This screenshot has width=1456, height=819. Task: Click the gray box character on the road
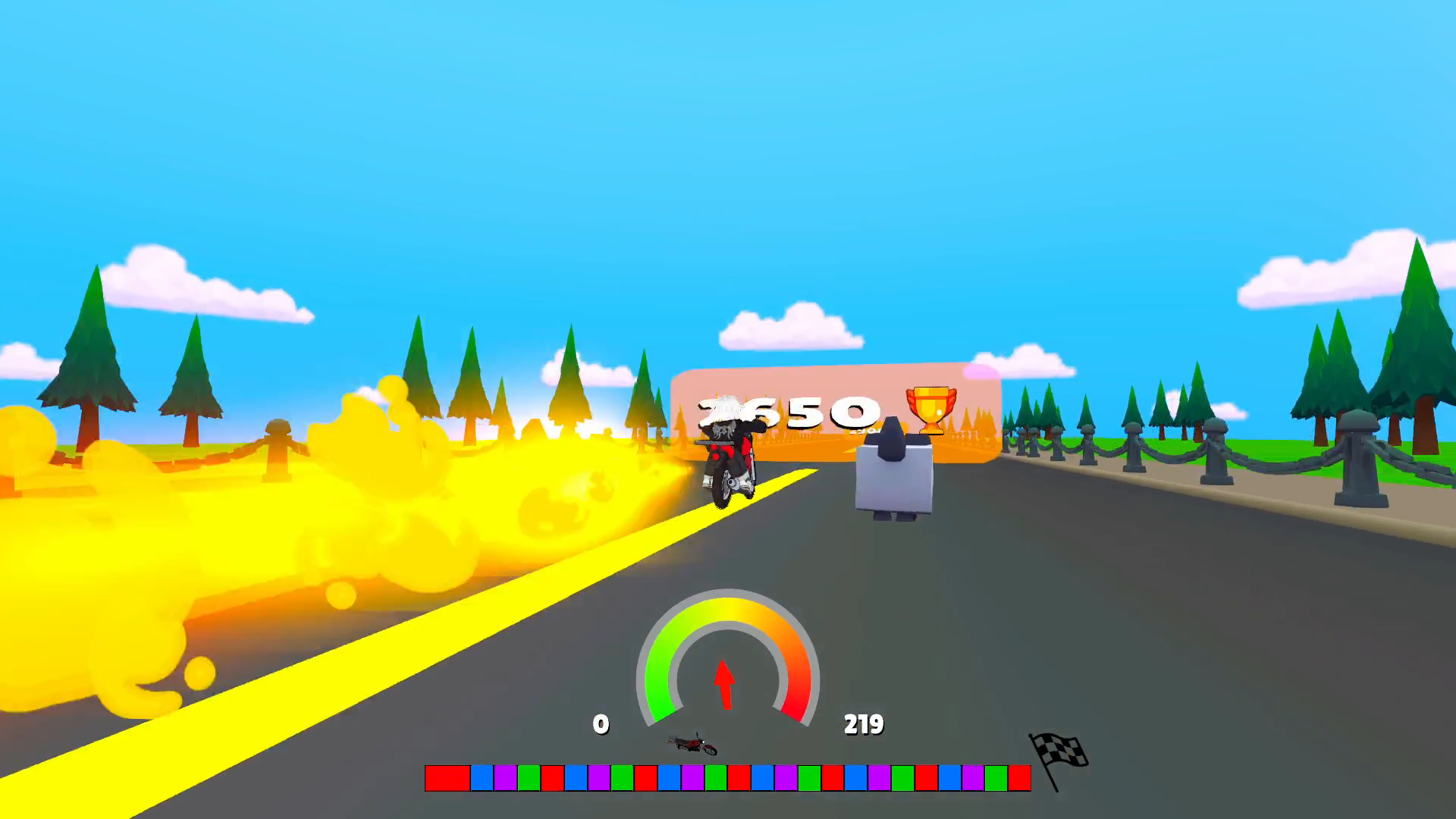coord(893,478)
